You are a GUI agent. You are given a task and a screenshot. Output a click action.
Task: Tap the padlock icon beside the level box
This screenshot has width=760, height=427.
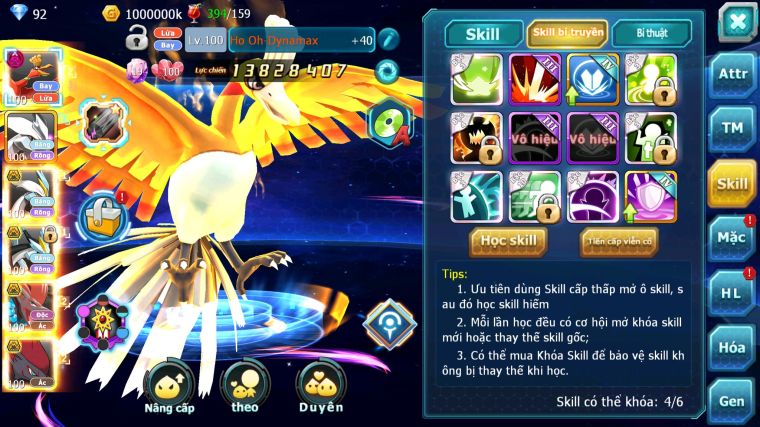137,40
